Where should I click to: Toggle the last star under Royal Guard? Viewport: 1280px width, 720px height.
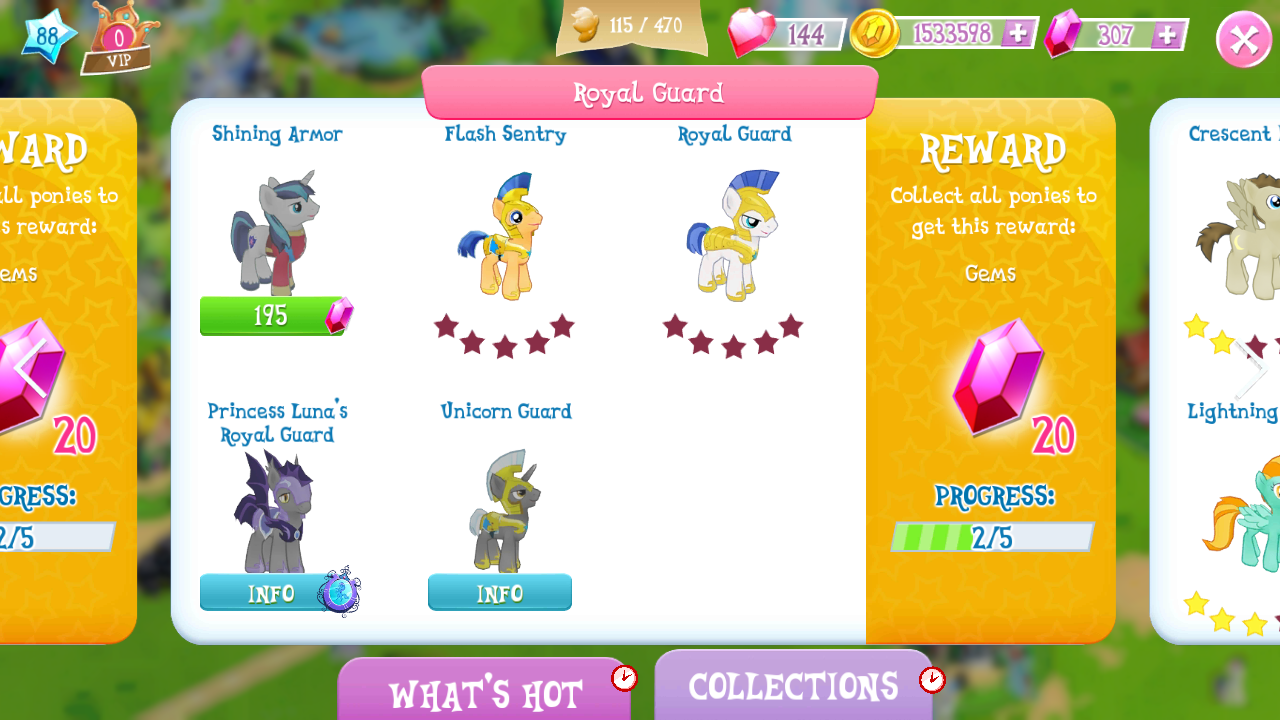coord(791,325)
